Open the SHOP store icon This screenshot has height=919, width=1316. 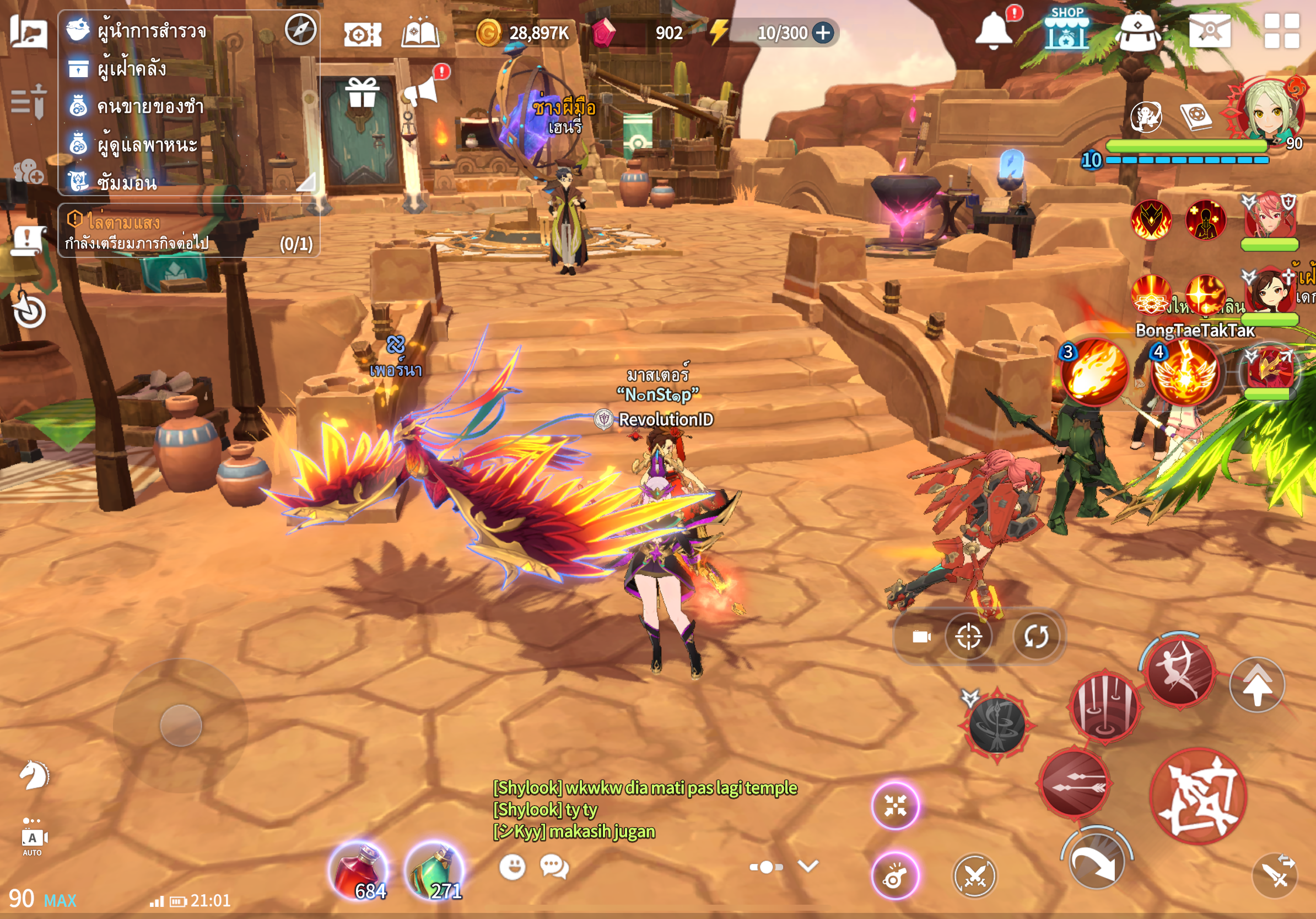tap(1065, 29)
